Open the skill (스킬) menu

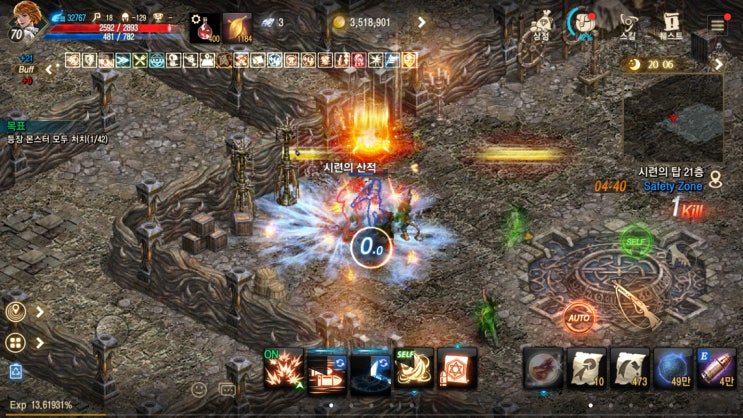628,24
